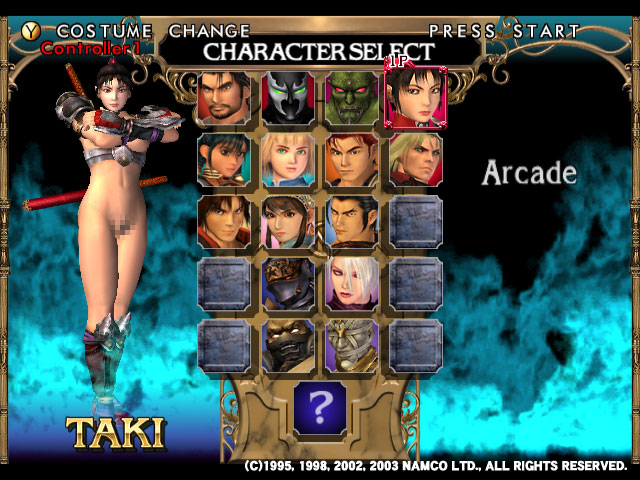Screen dimensions: 640x480
Task: Select blonde Cassandra's portrait
Action: click(x=289, y=159)
